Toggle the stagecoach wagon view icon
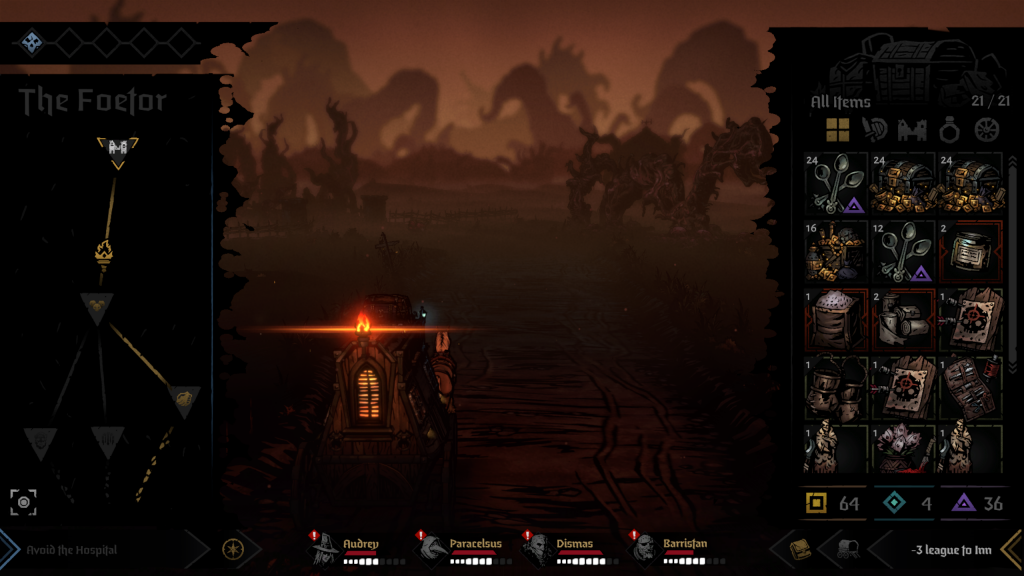The width and height of the screenshot is (1024, 576). click(846, 549)
